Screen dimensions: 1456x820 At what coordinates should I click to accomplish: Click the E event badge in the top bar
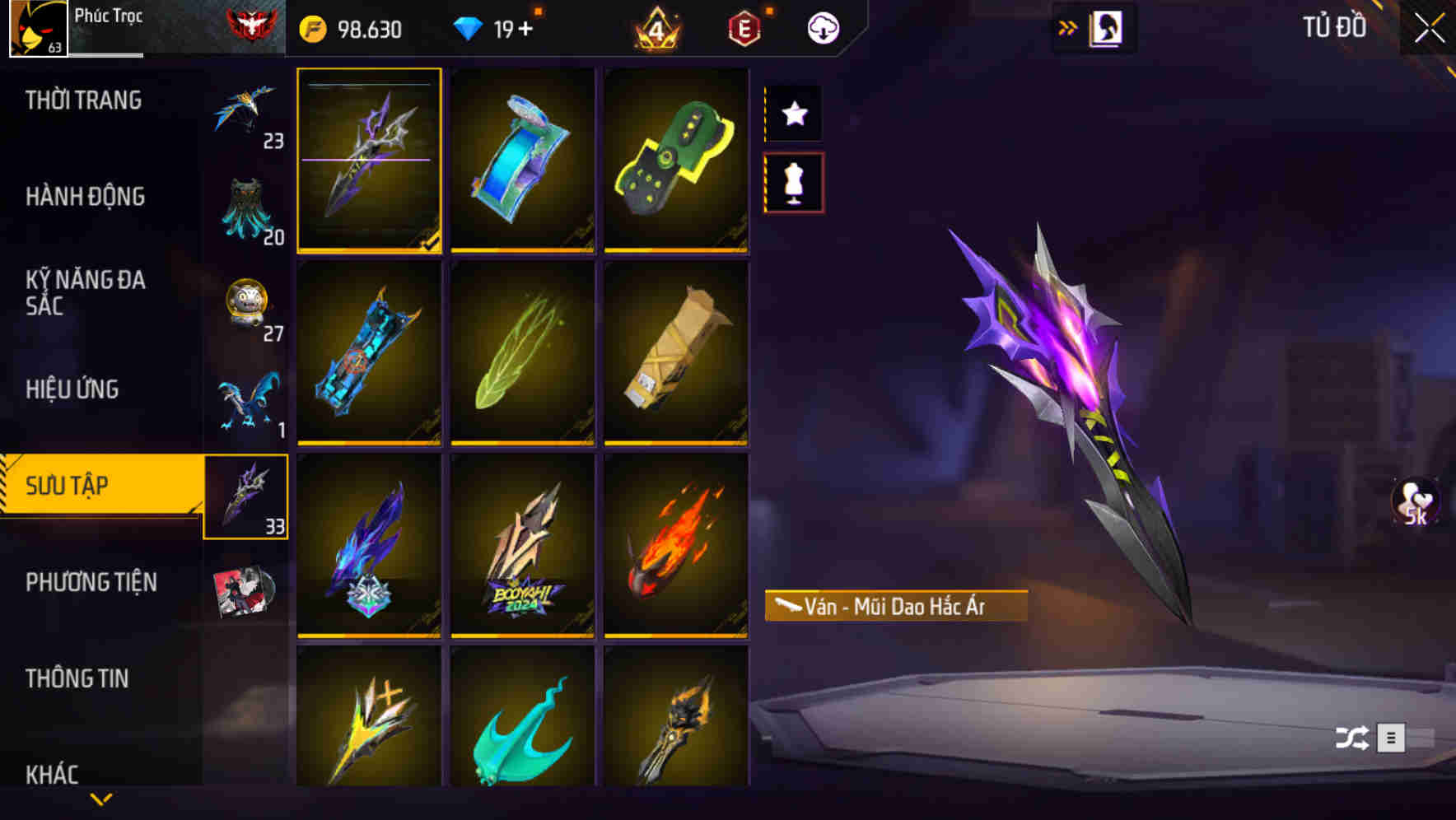(x=745, y=27)
